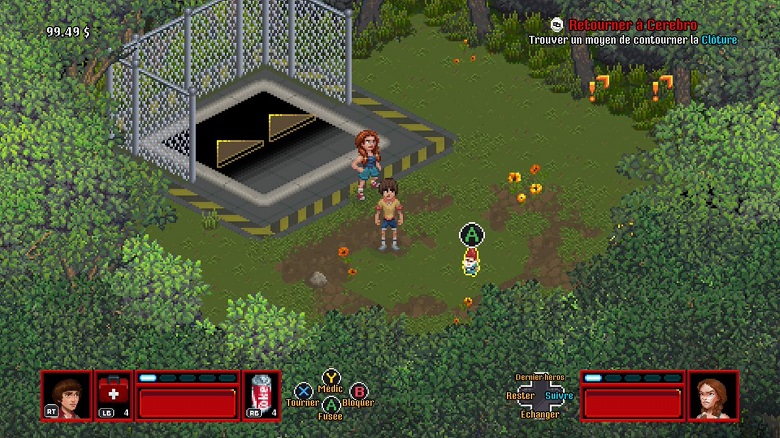Use the red medkit item slot
The height and width of the screenshot is (438, 780).
112,396
